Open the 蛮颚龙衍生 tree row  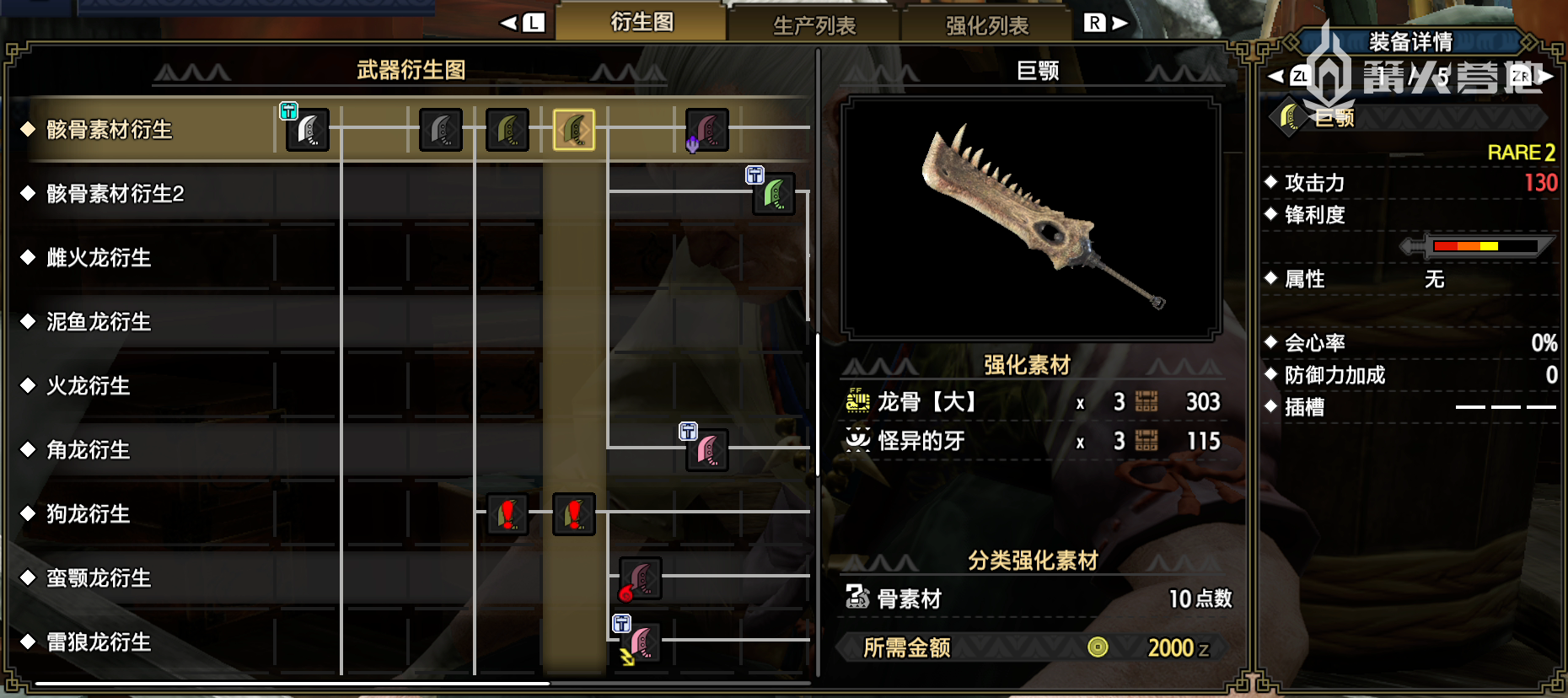(99, 578)
